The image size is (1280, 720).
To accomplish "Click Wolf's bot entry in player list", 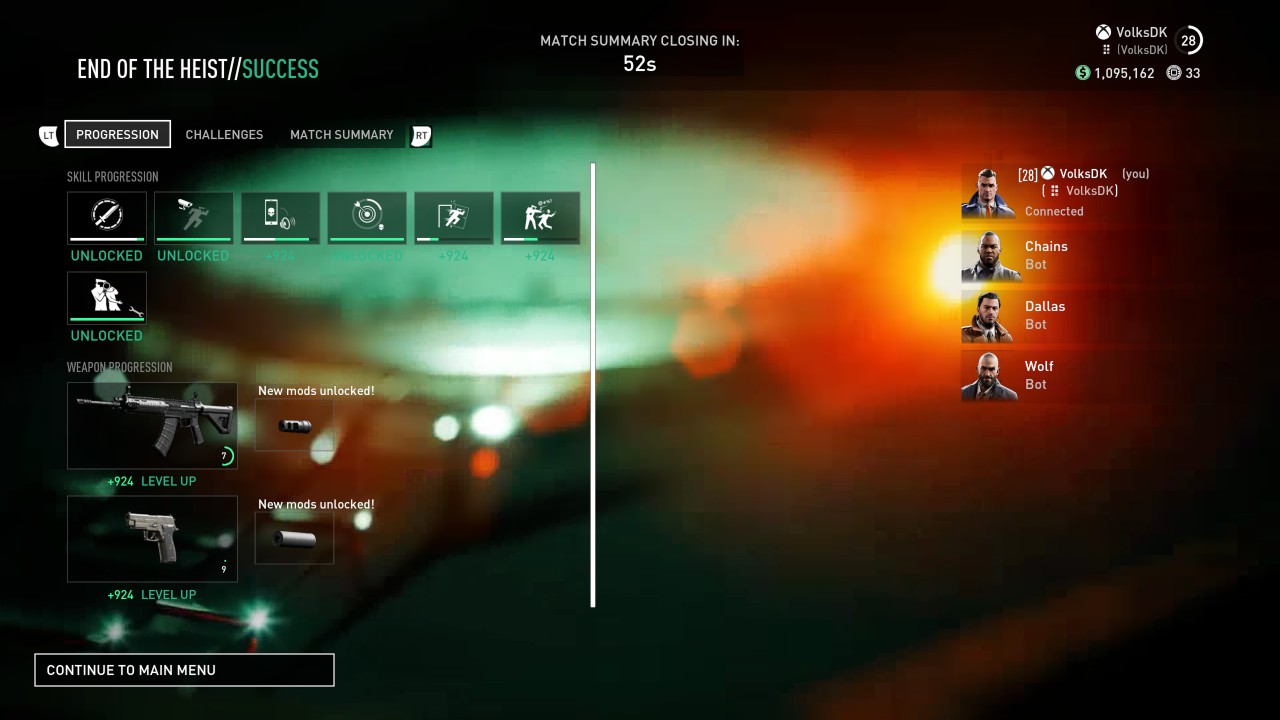I will [1038, 375].
